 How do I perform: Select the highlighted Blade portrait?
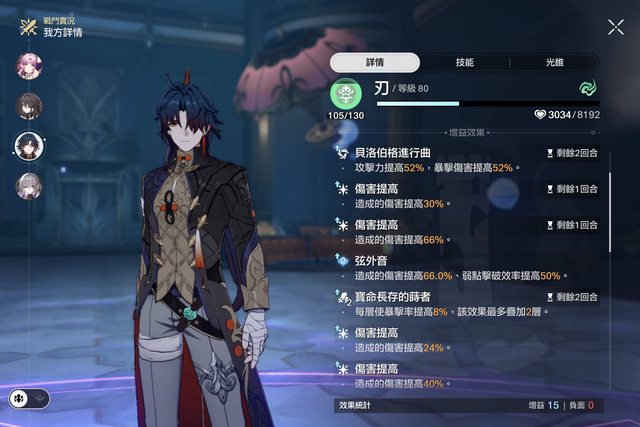click(29, 146)
